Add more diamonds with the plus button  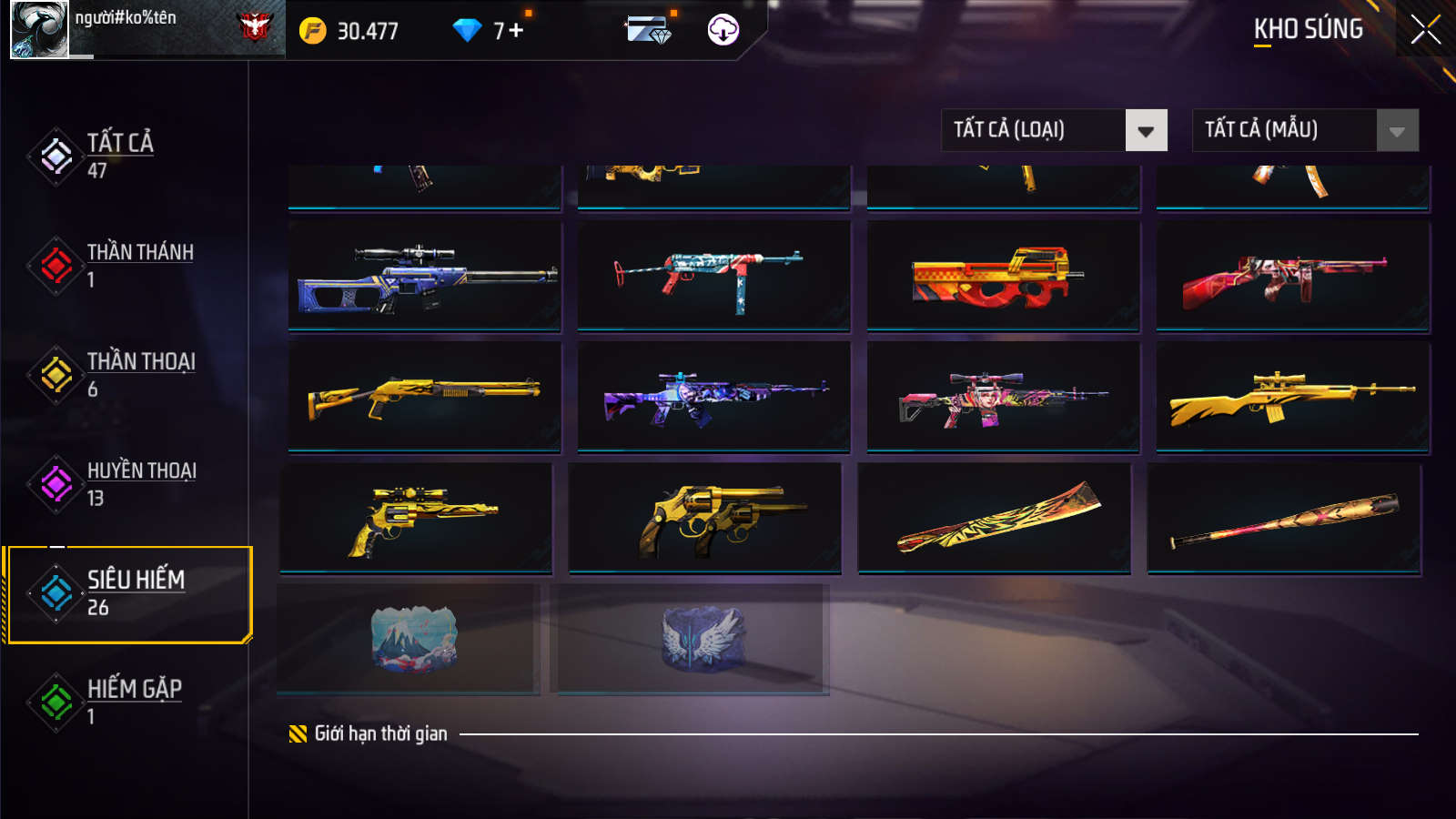pos(516,31)
